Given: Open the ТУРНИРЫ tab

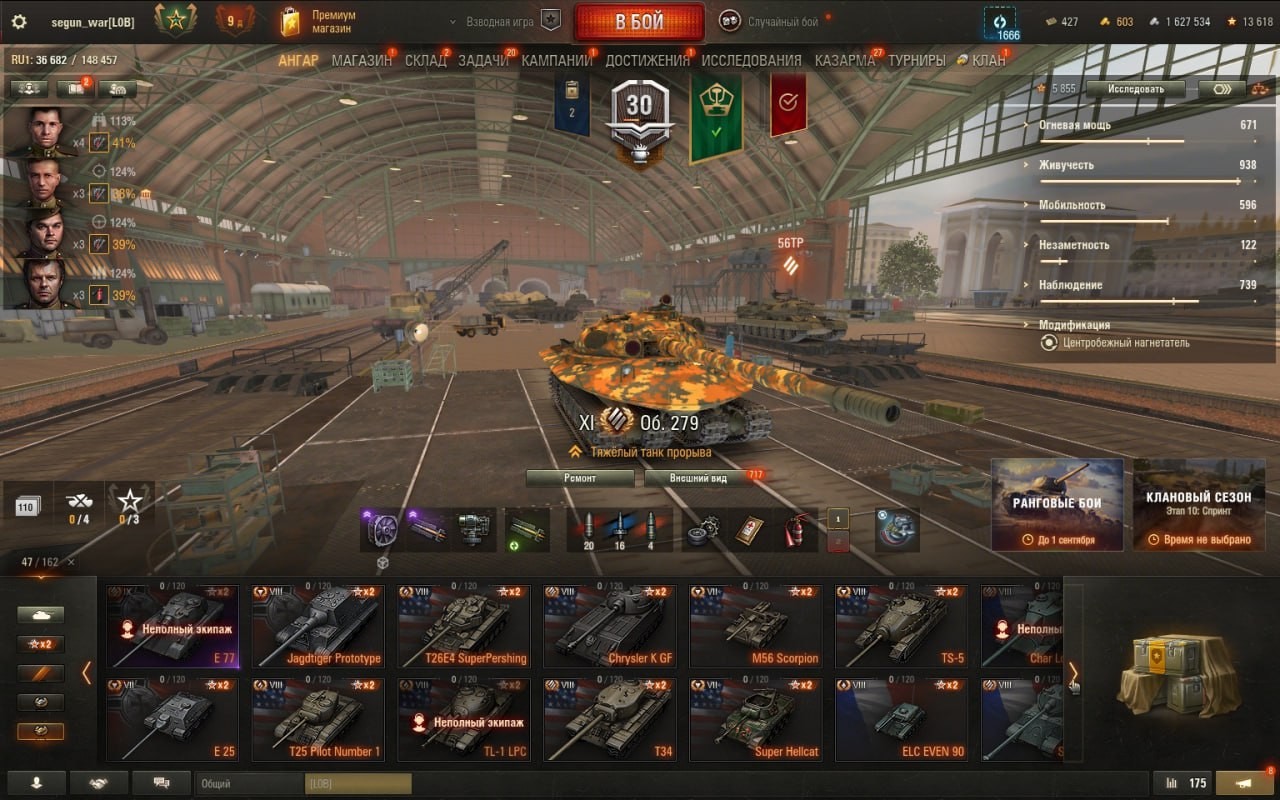Looking at the screenshot, I should click(916, 60).
